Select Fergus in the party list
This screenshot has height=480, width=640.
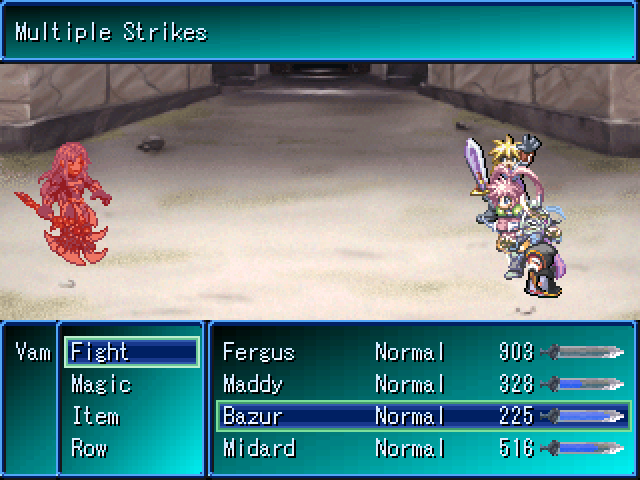point(258,352)
